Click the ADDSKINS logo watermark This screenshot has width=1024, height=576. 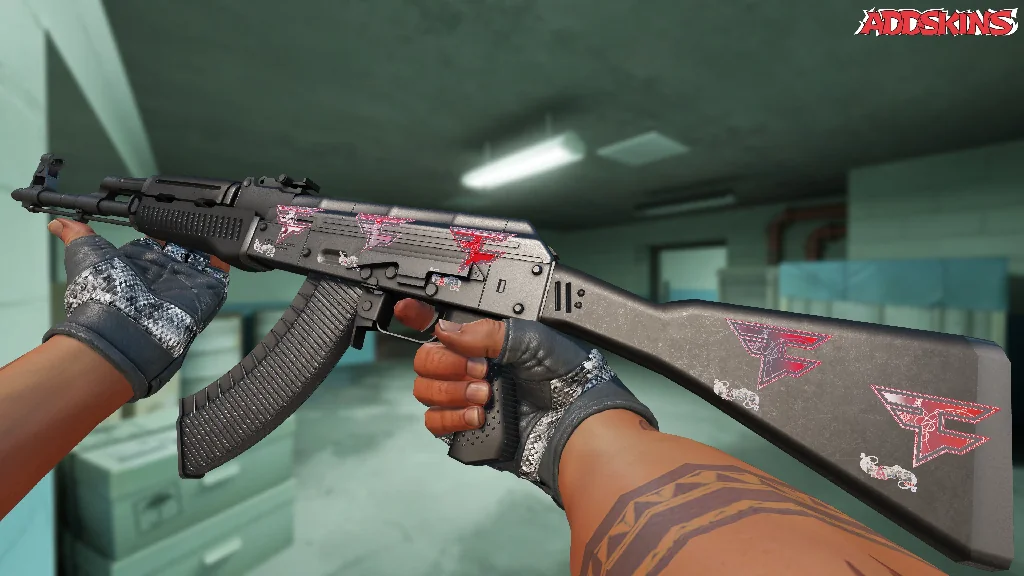(x=937, y=22)
